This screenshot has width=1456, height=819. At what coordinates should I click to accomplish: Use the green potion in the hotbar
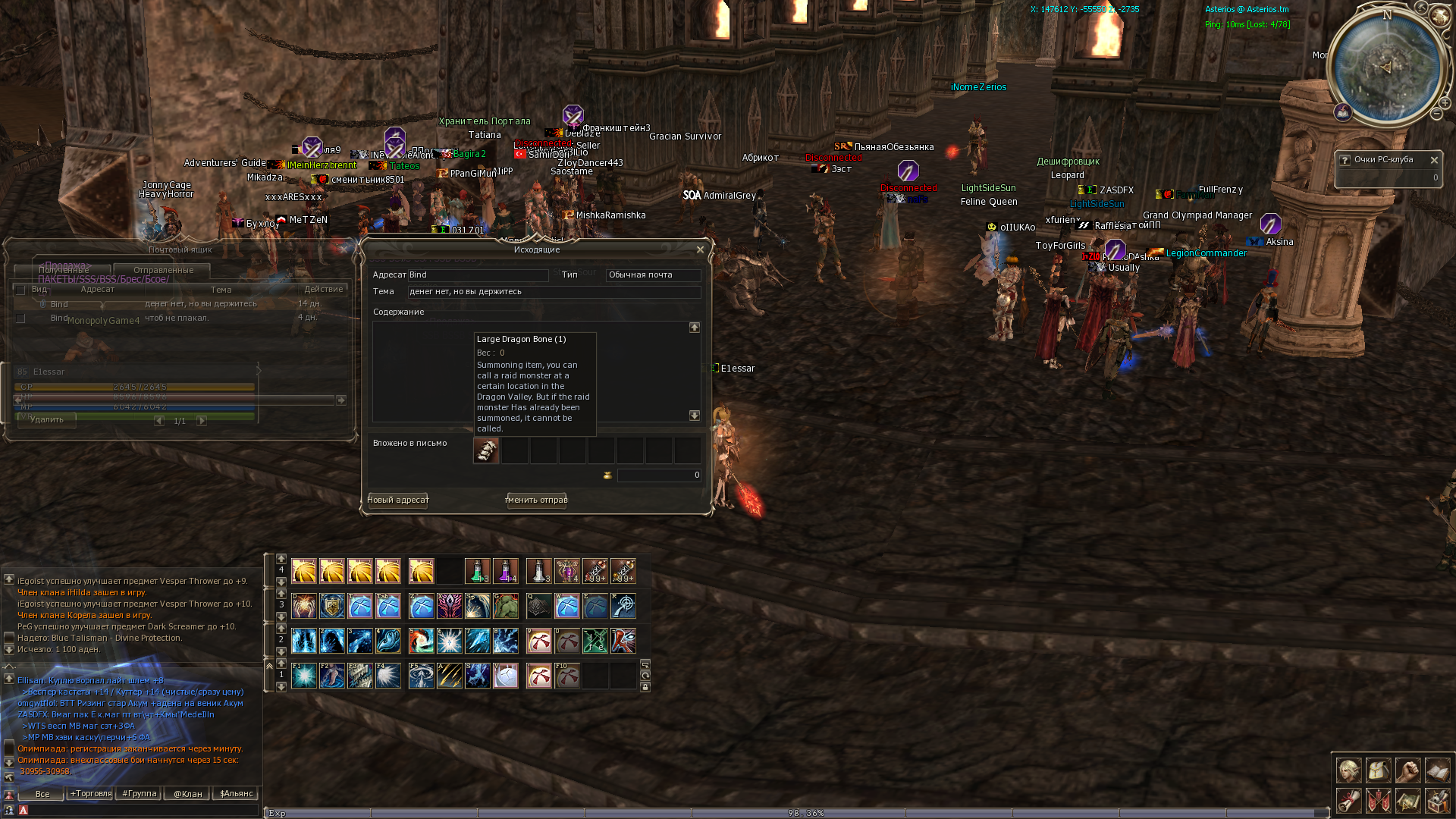477,571
